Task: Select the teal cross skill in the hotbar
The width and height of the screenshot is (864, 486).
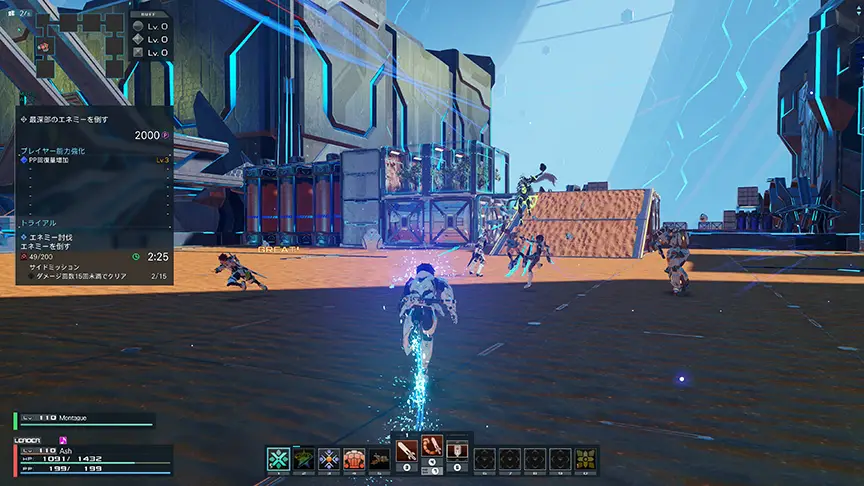Action: click(278, 459)
